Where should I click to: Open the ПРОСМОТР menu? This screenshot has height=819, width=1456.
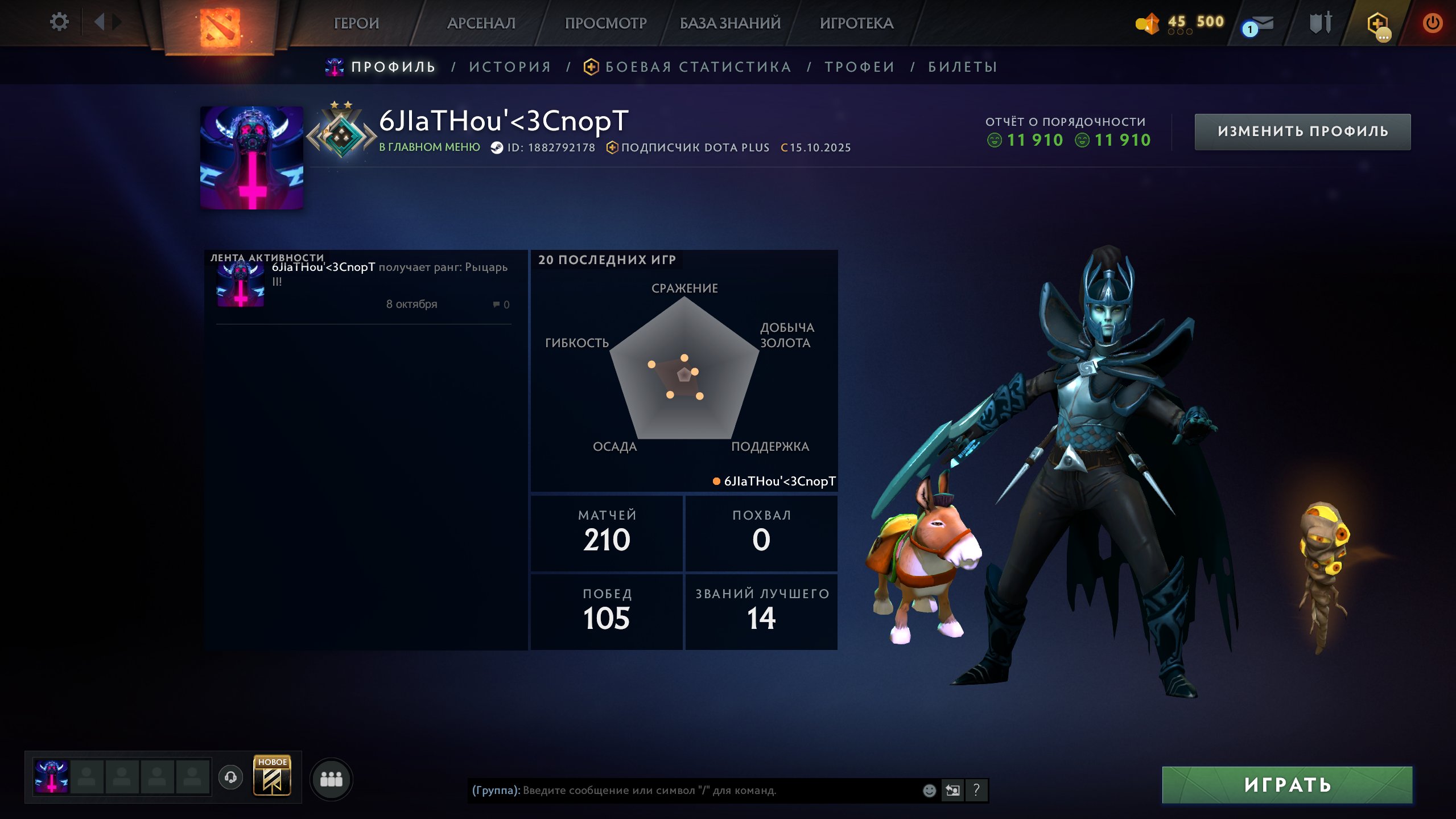[x=605, y=23]
